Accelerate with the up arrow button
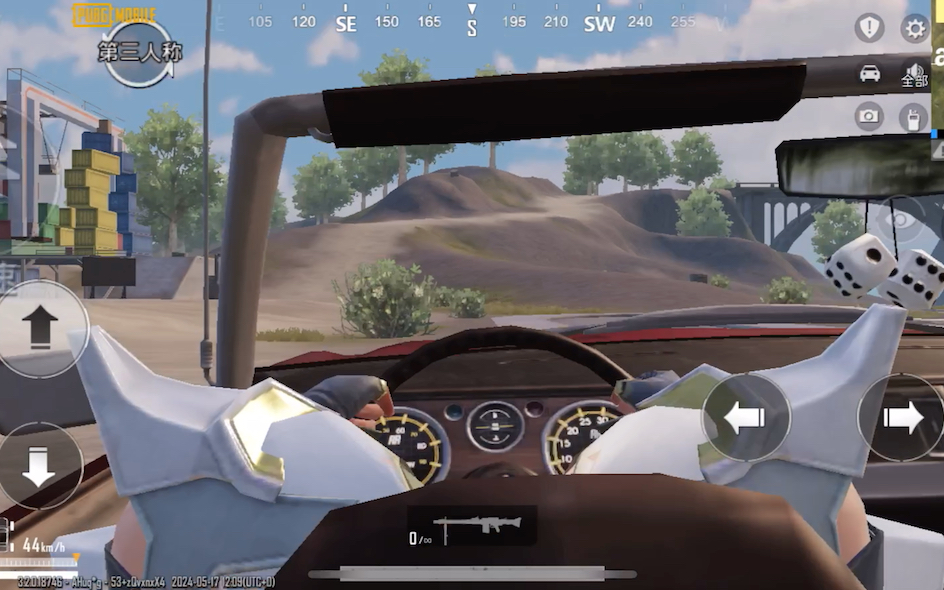 [x=40, y=328]
